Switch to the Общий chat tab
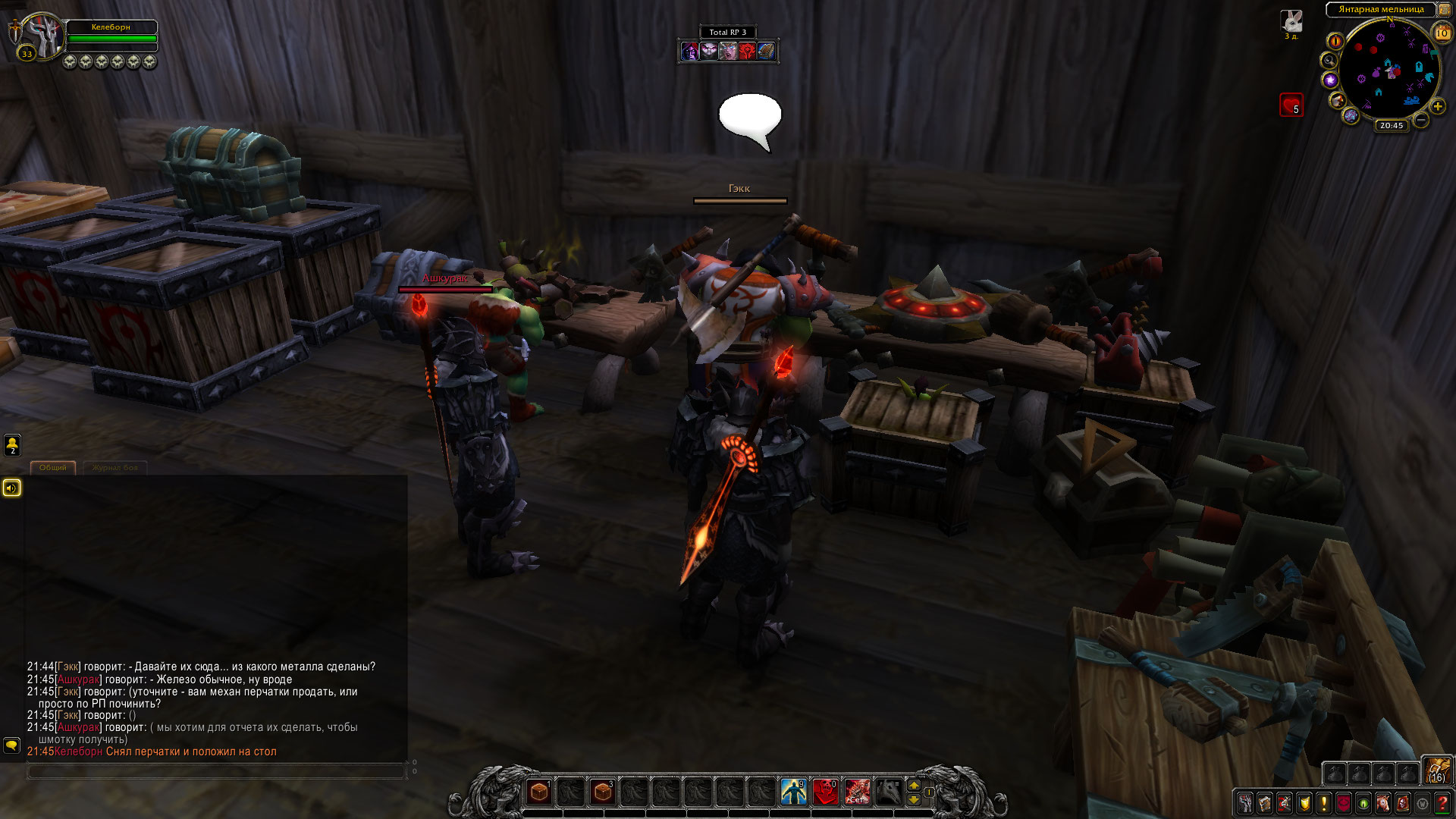1456x819 pixels. coord(53,468)
